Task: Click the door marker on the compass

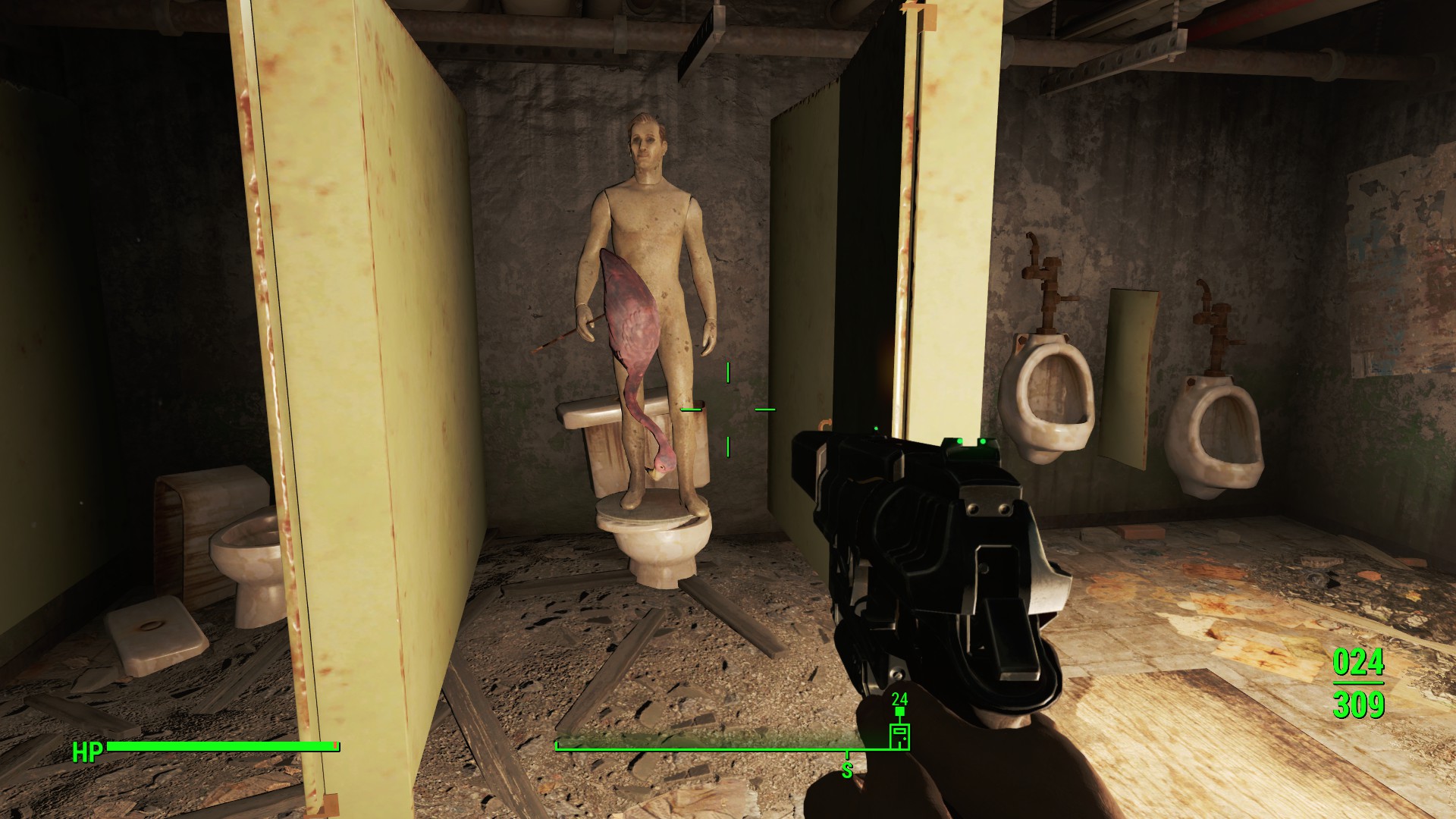Action: tap(899, 736)
